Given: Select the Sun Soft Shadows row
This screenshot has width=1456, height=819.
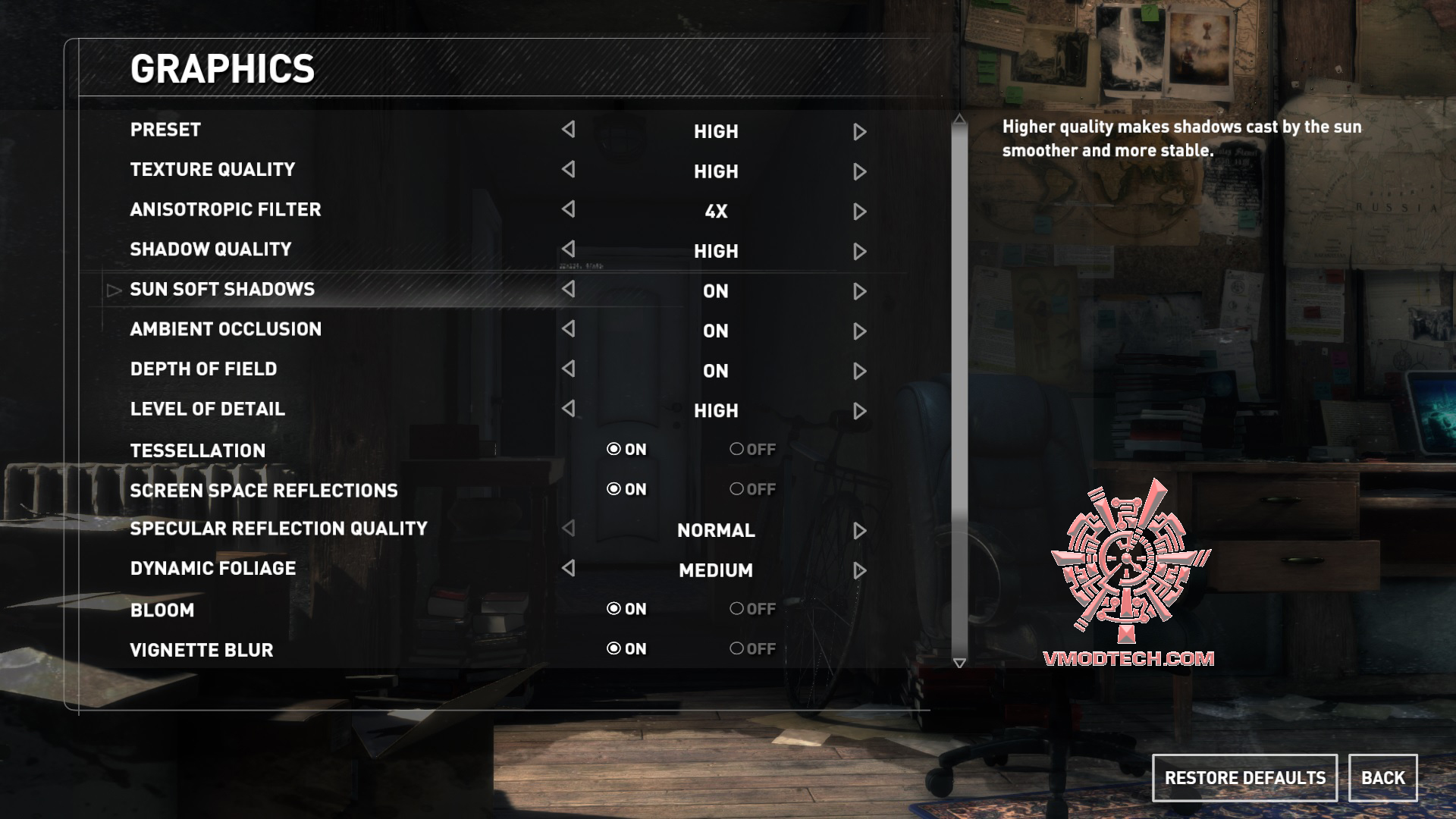Looking at the screenshot, I should pos(222,290).
